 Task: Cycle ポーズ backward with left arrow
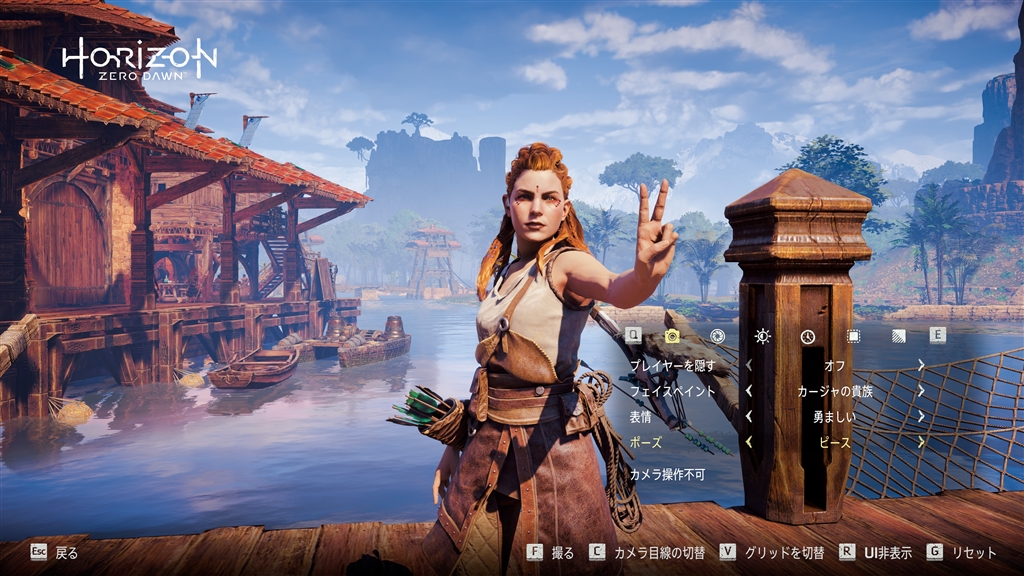[749, 442]
